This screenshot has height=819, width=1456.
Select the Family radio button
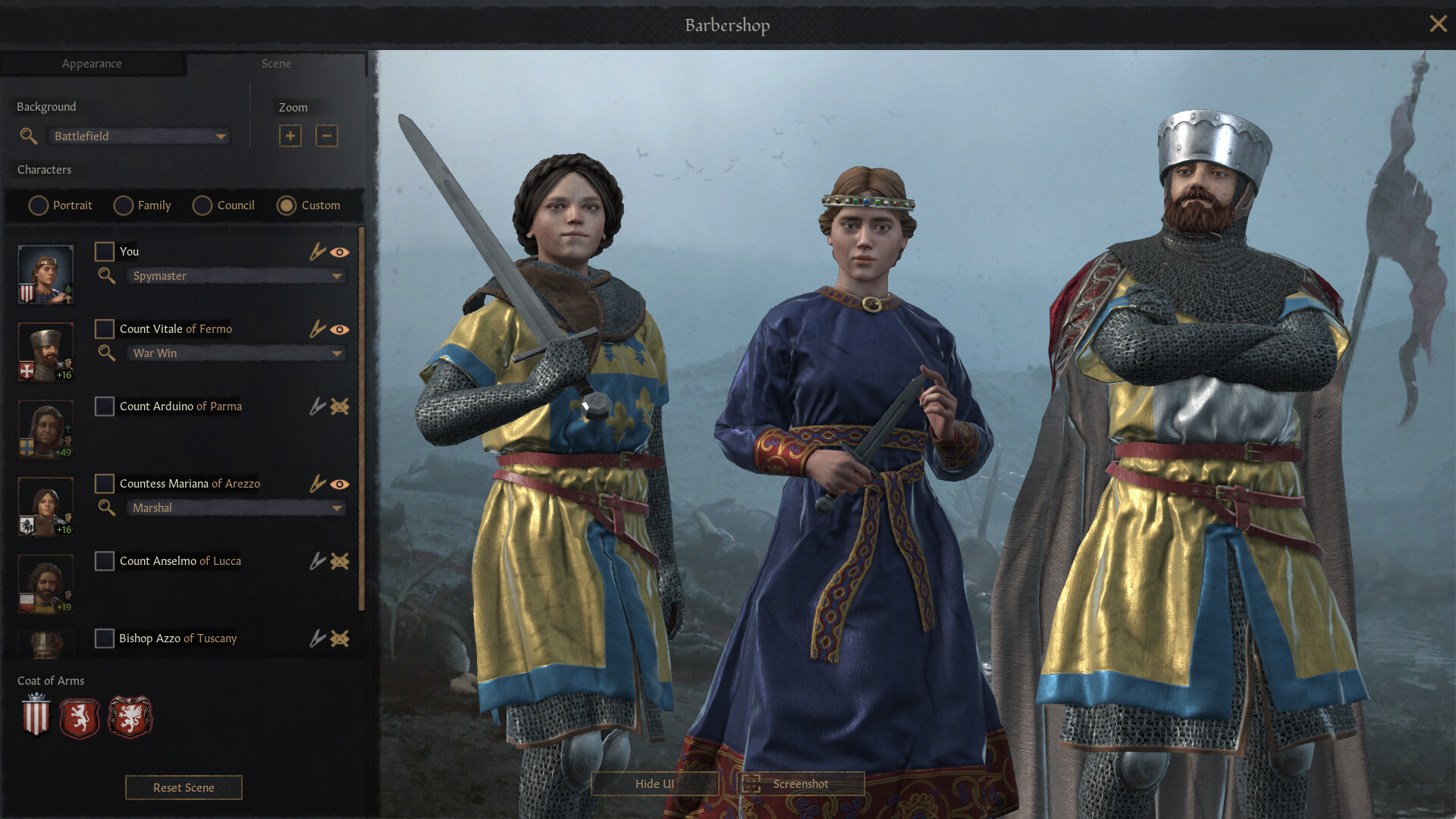[122, 206]
